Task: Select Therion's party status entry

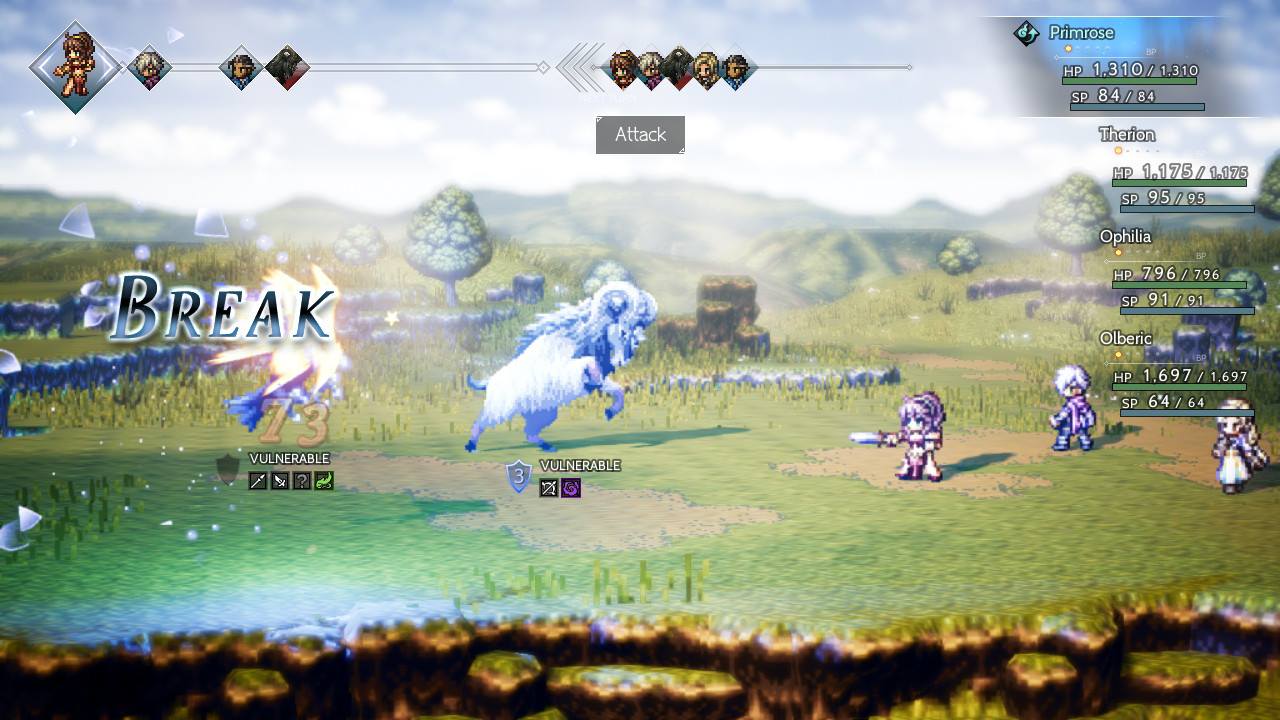Action: pyautogui.click(x=1127, y=135)
